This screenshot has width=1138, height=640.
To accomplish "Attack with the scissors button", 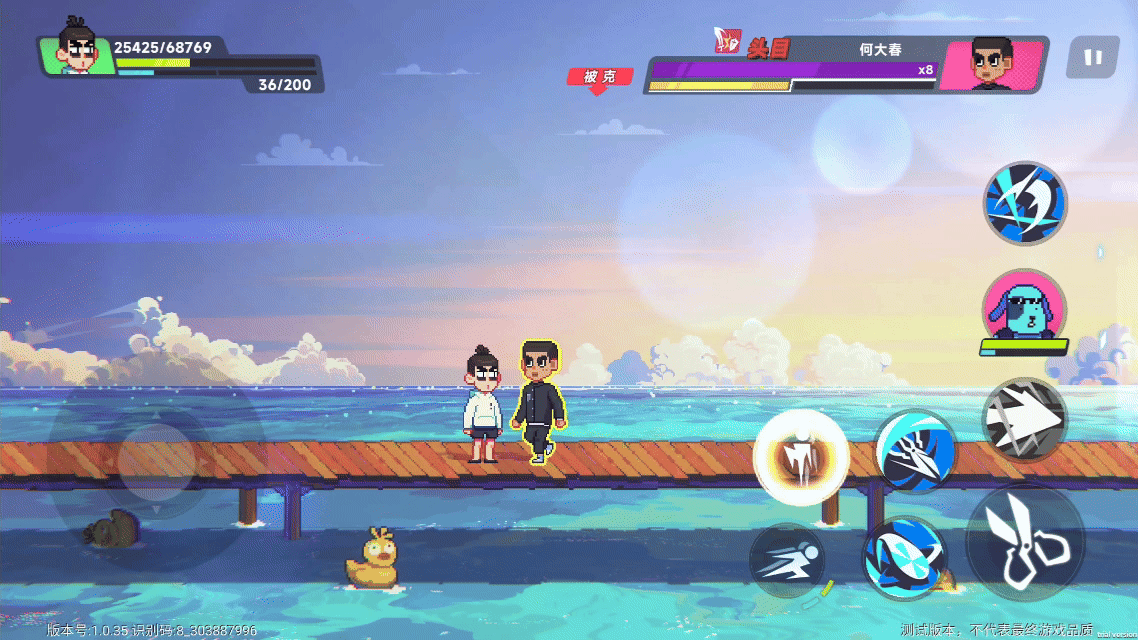I will [x=1026, y=544].
